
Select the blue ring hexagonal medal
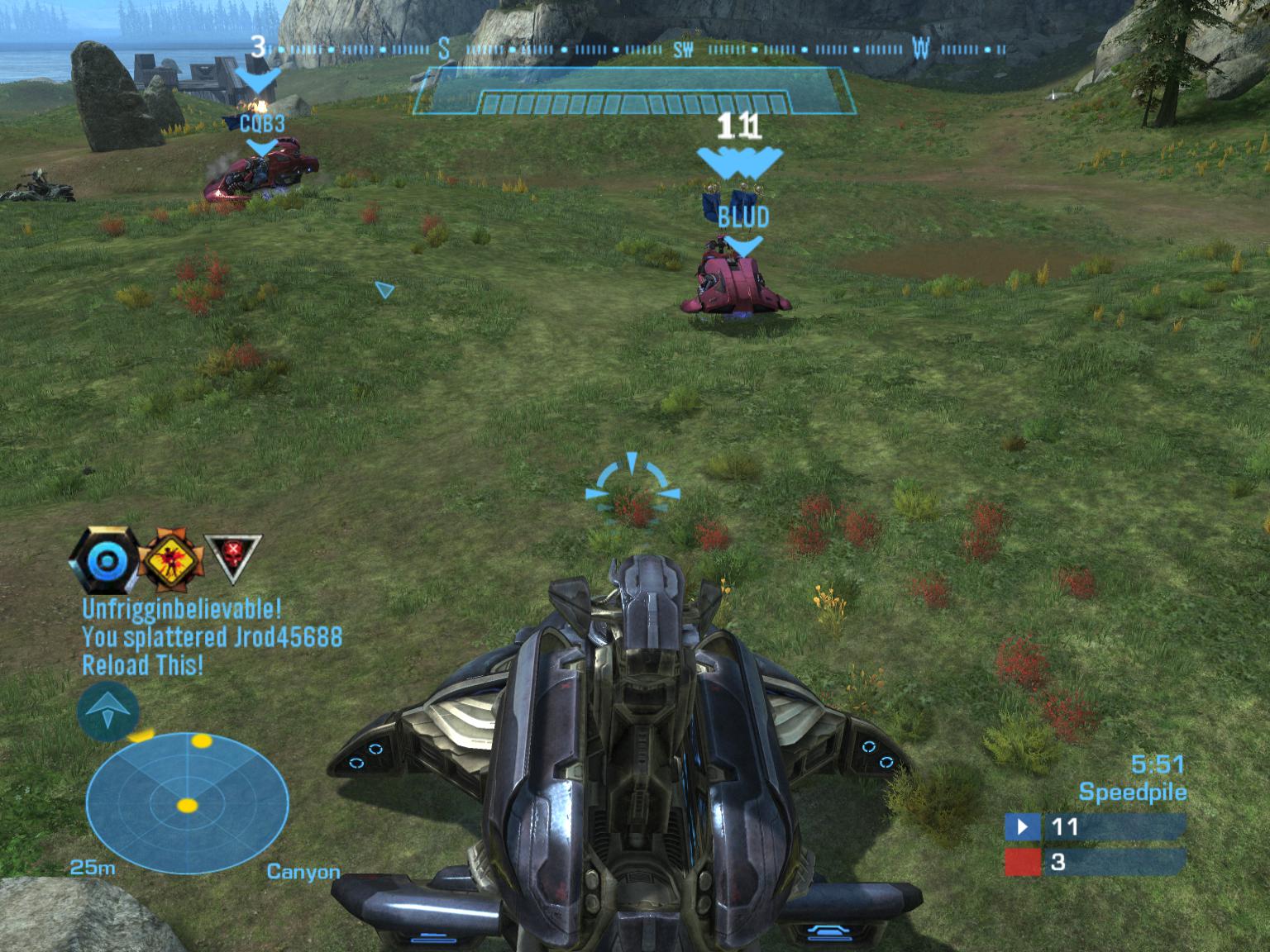tap(105, 561)
